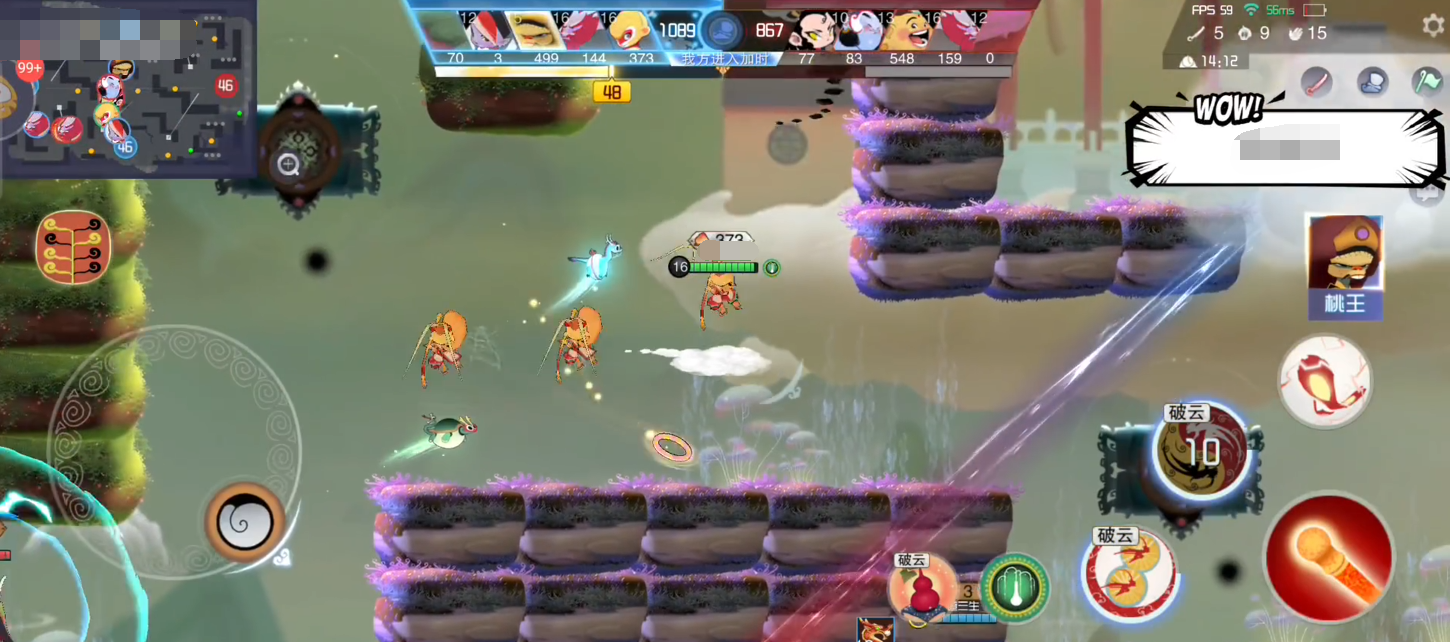This screenshot has width=1450, height=642.
Task: Tap the green flag signal icon
Action: [1426, 82]
